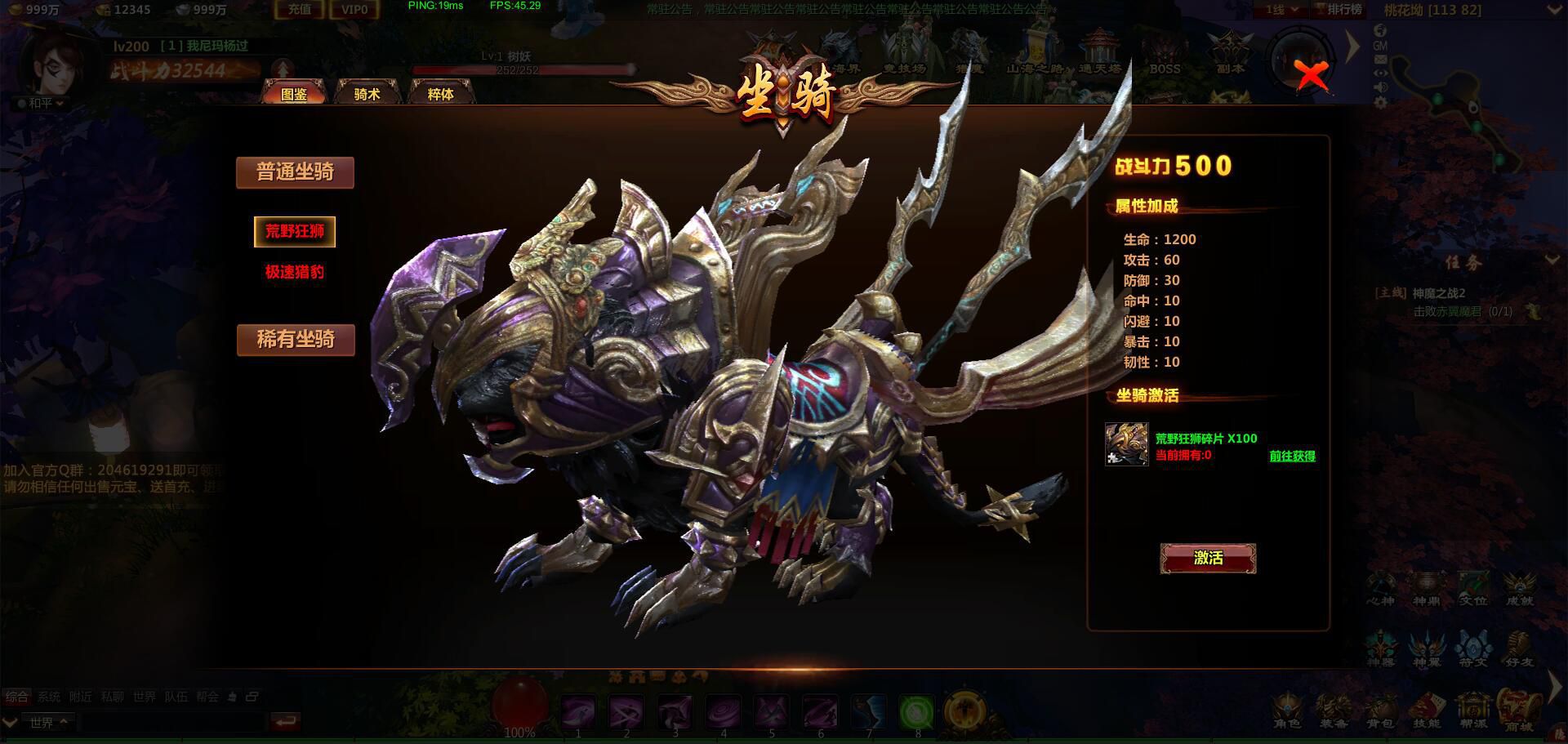Open the 粹体 tab
Image resolution: width=1568 pixels, height=744 pixels.
pos(440,94)
